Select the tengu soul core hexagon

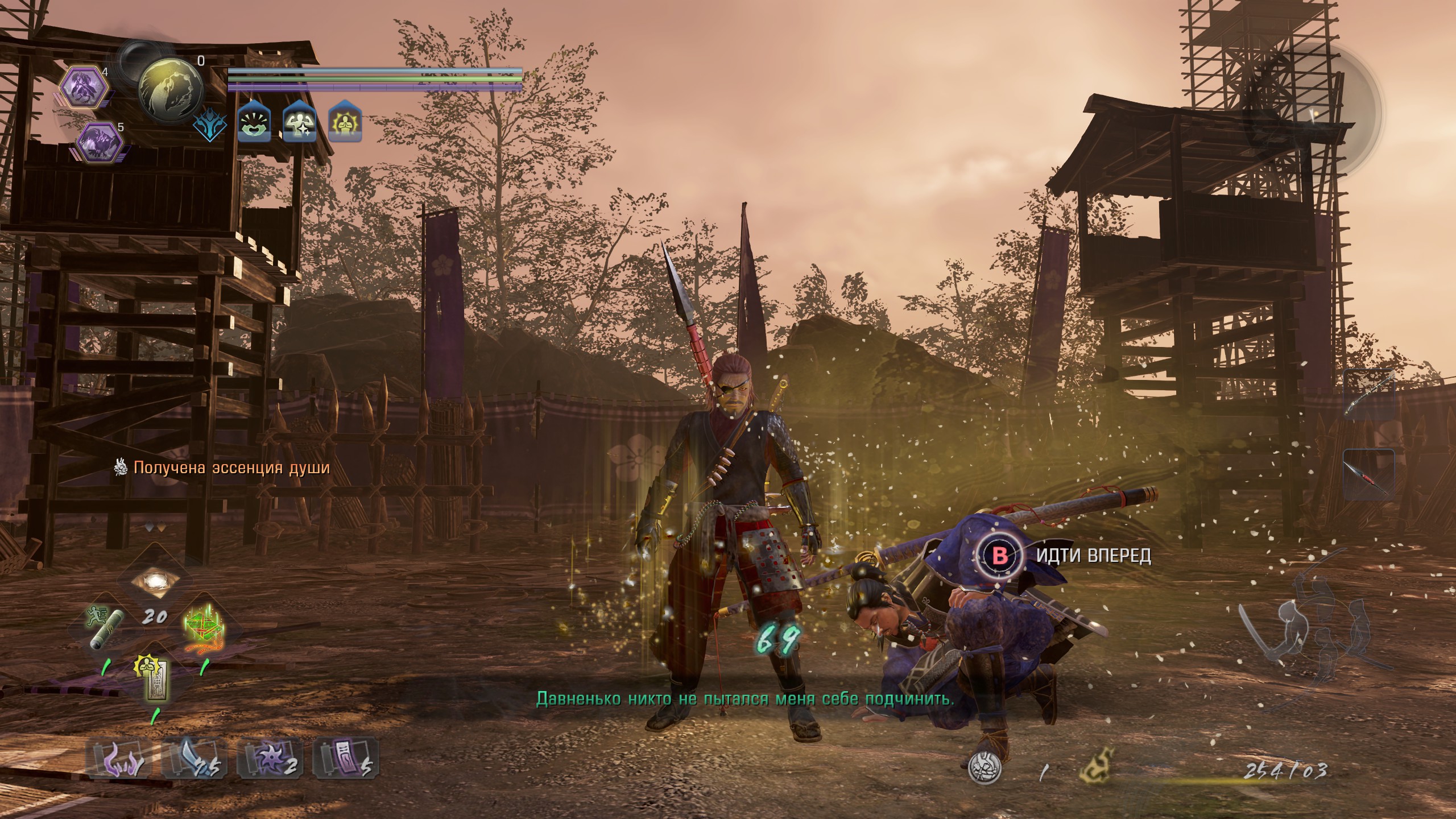84,87
